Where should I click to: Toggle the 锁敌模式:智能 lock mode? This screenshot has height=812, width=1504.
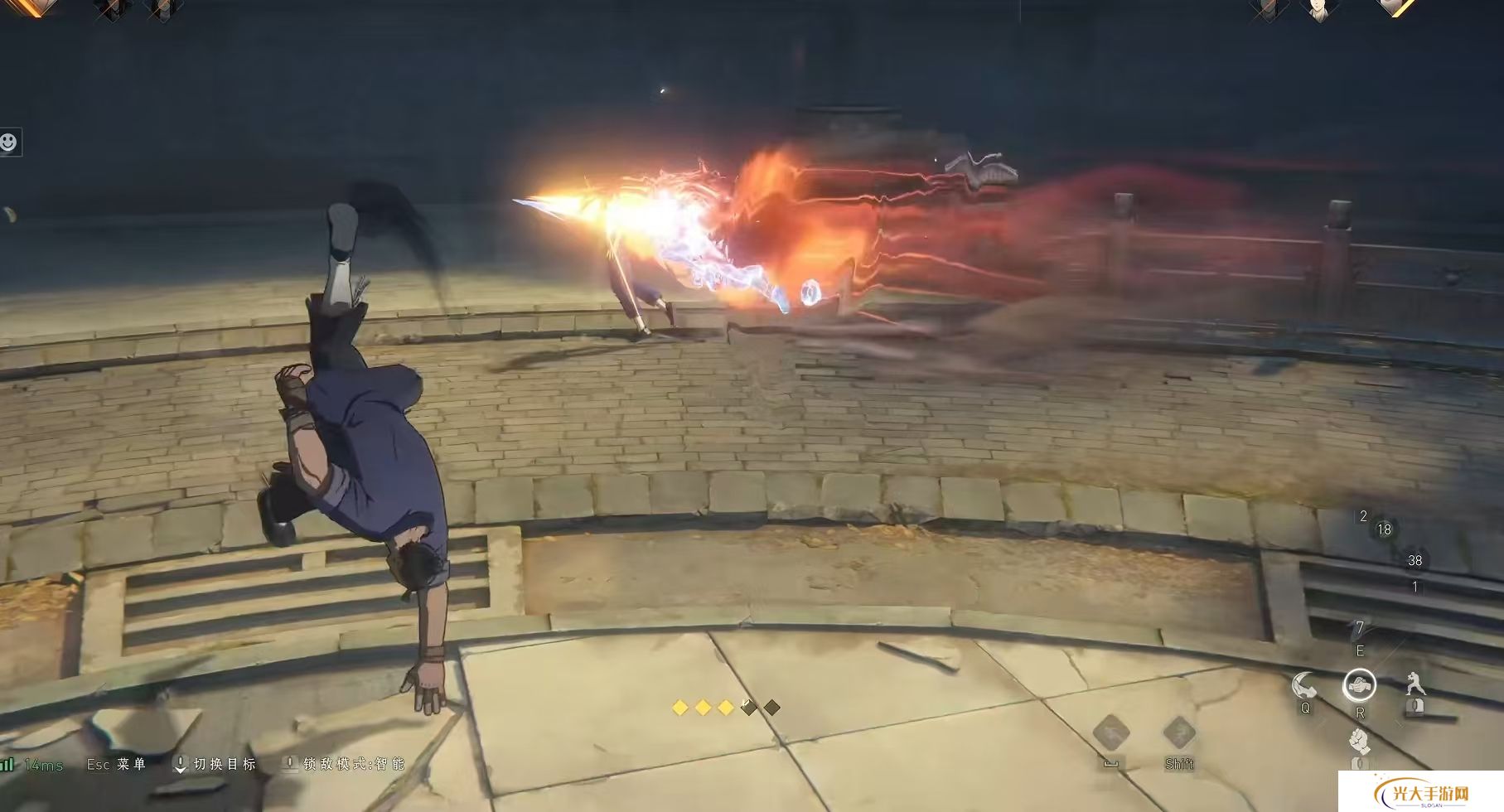pos(345,764)
